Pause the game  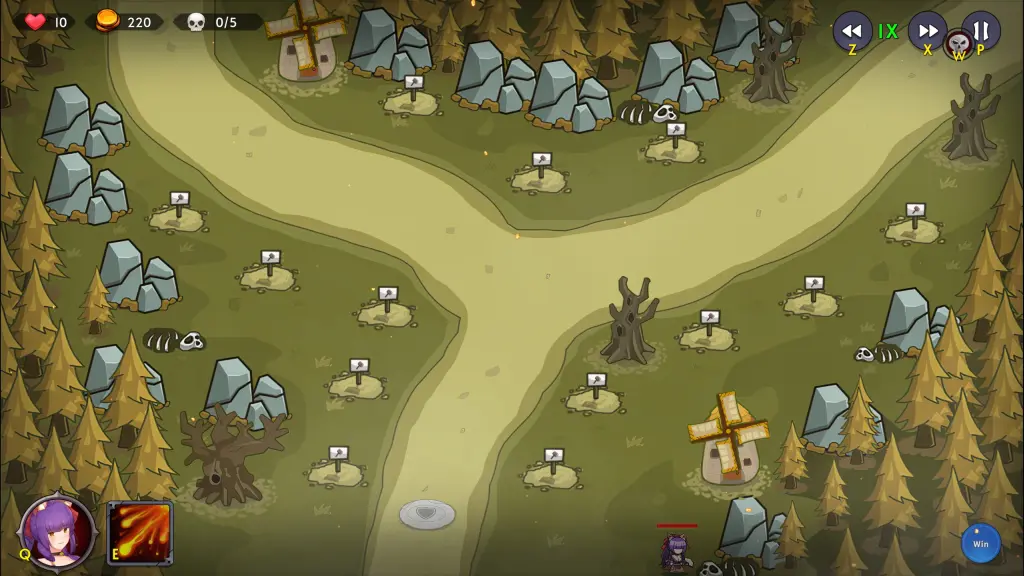point(981,30)
